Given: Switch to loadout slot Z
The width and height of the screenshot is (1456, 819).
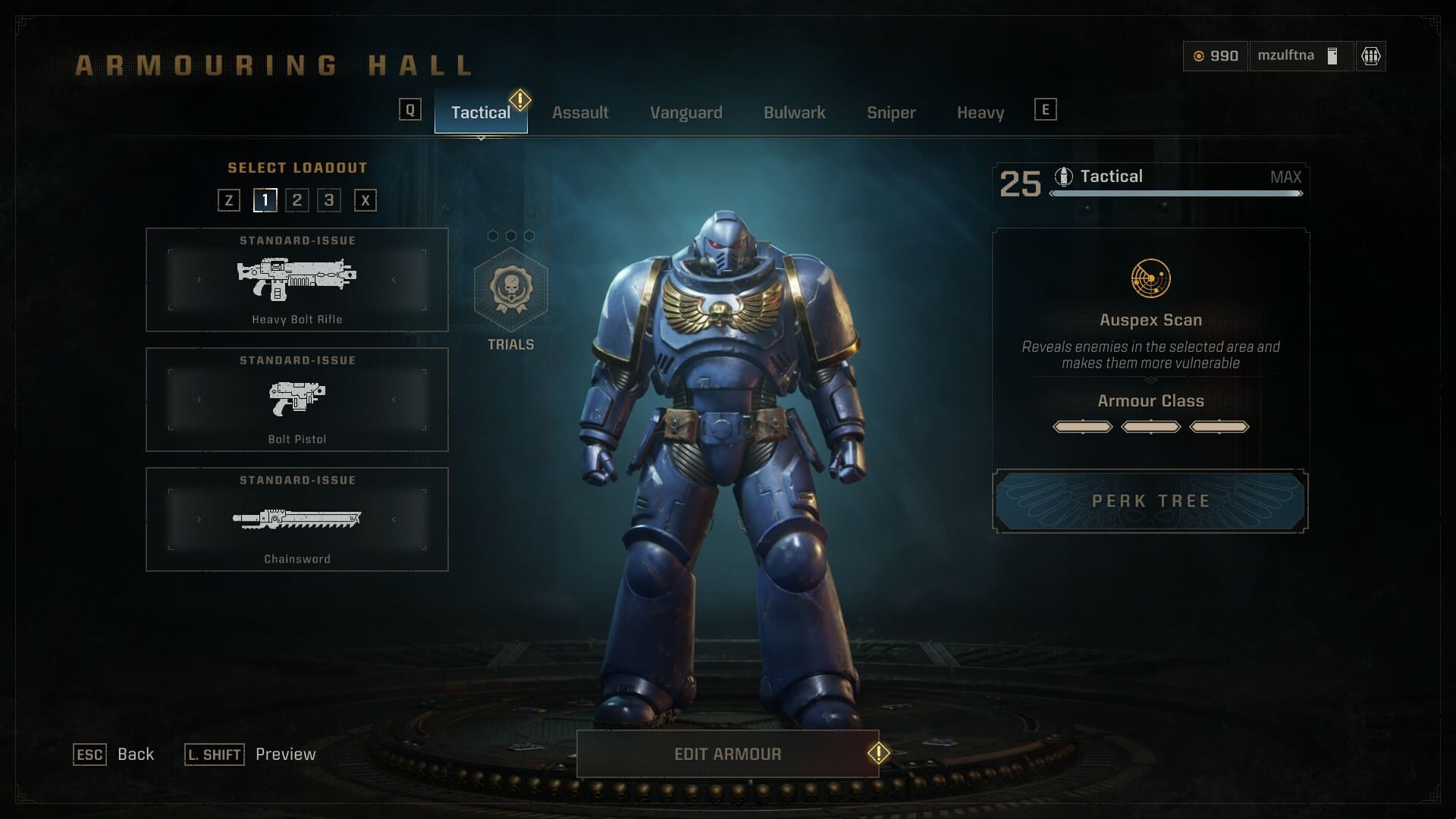Looking at the screenshot, I should coord(229,200).
